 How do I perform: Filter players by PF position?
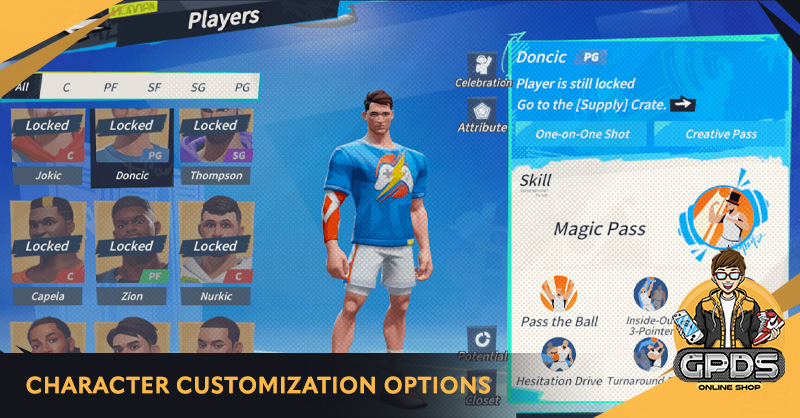(x=110, y=87)
